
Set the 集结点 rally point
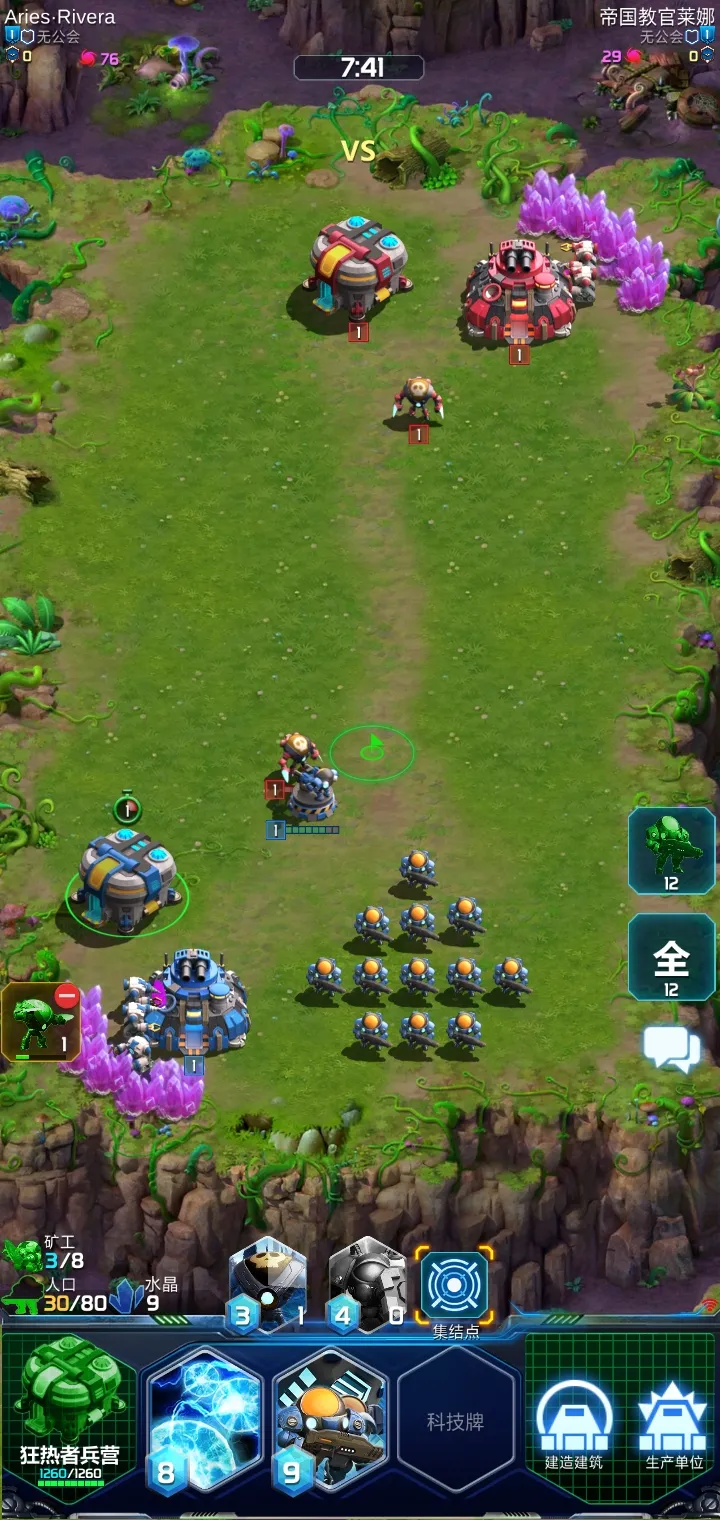click(455, 1286)
